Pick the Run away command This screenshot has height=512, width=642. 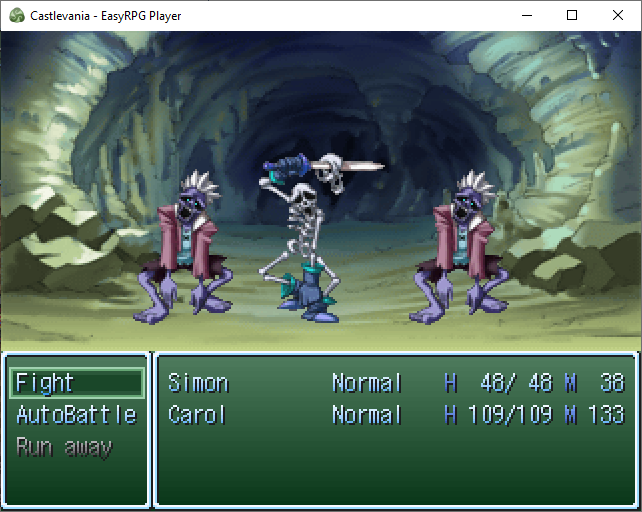click(65, 447)
